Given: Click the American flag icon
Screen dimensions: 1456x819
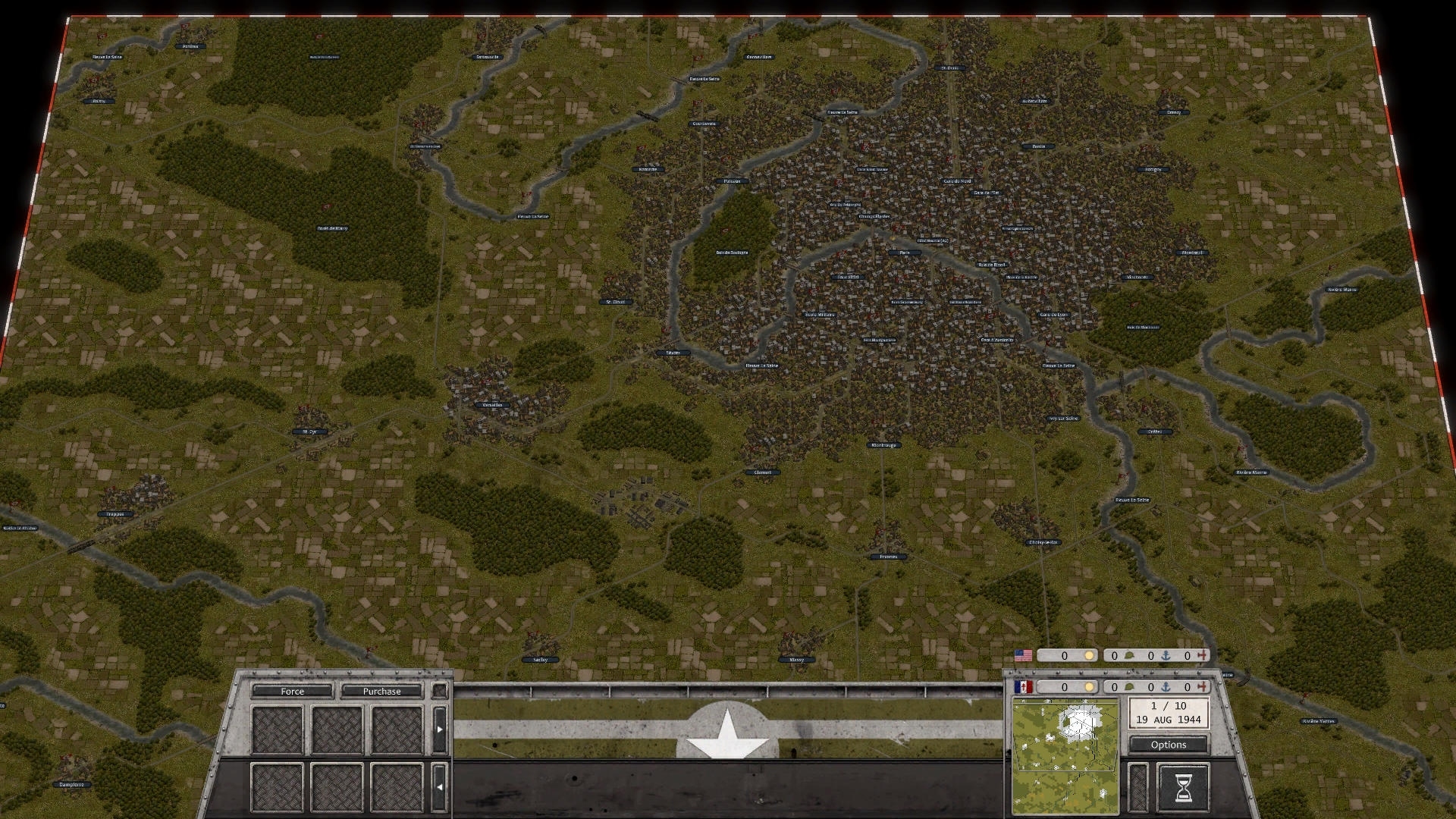Looking at the screenshot, I should pos(1024,655).
